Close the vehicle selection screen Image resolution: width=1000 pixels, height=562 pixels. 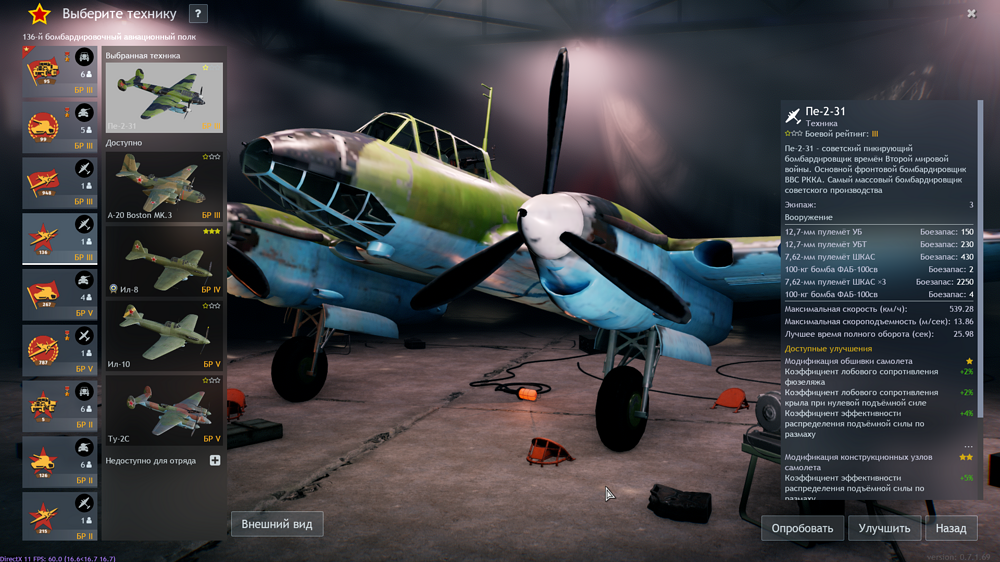pyautogui.click(x=971, y=14)
